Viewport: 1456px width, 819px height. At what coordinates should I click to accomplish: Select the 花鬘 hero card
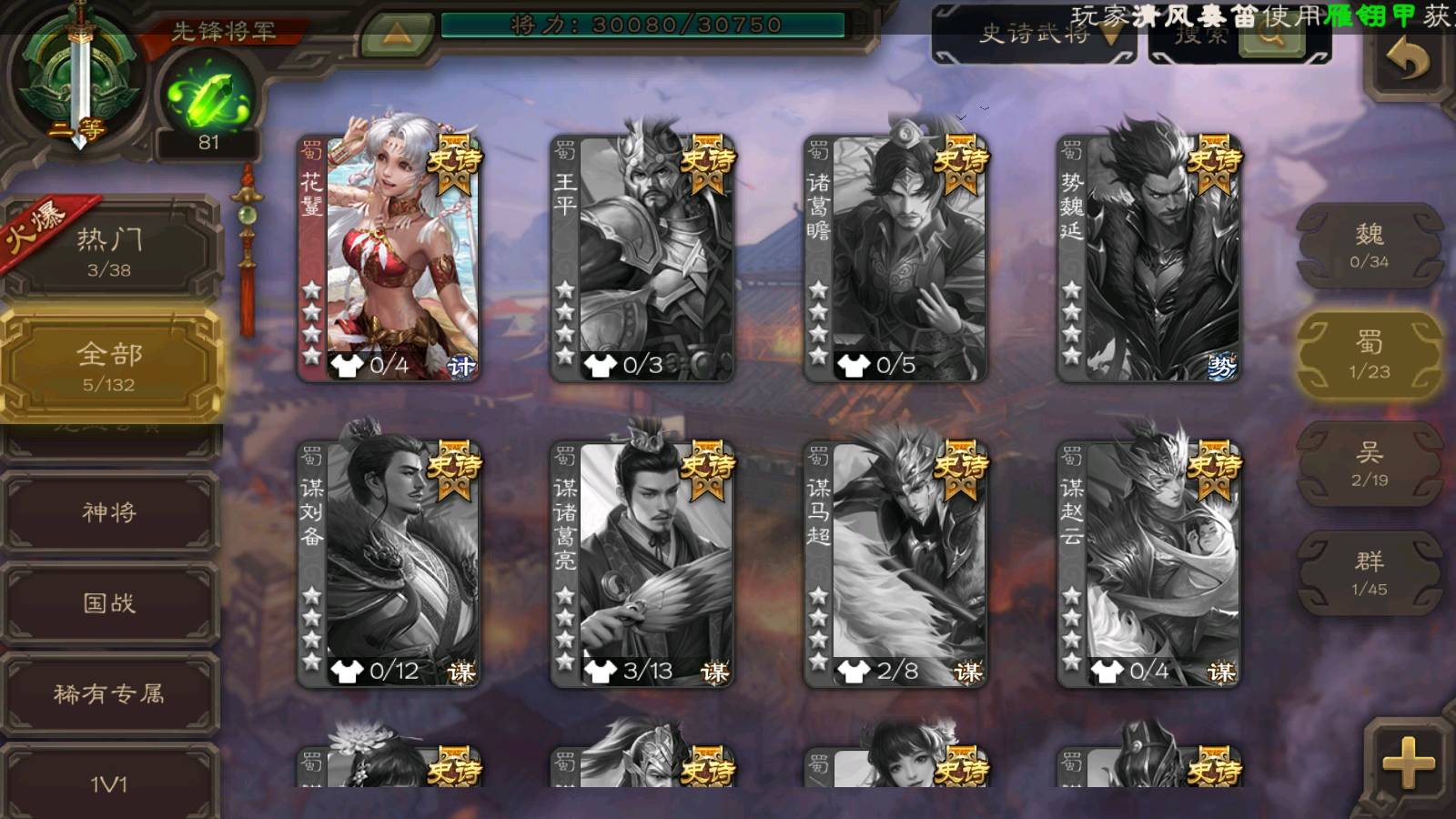point(389,258)
